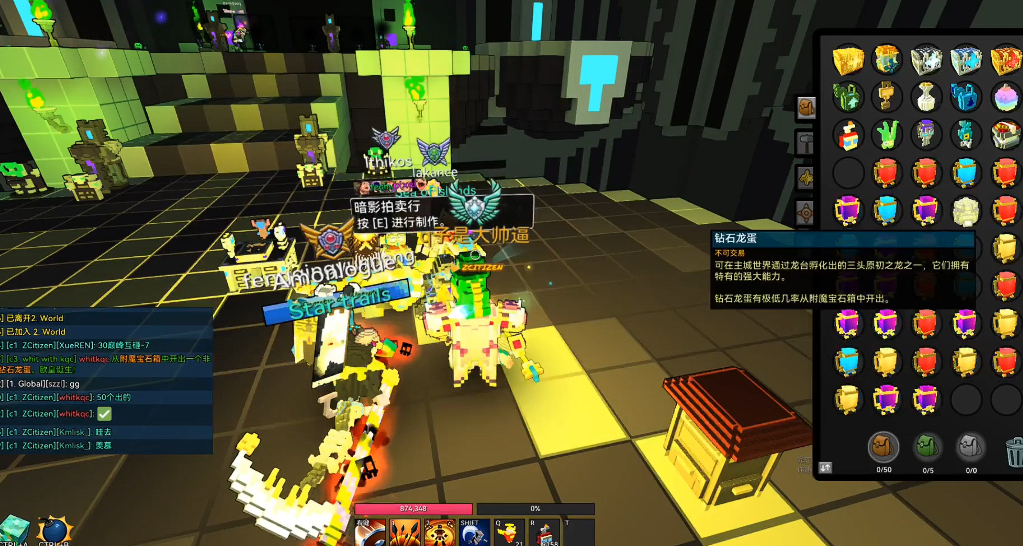The width and height of the screenshot is (1023, 546).
Task: Select the golden trophy inventory item
Action: (887, 97)
